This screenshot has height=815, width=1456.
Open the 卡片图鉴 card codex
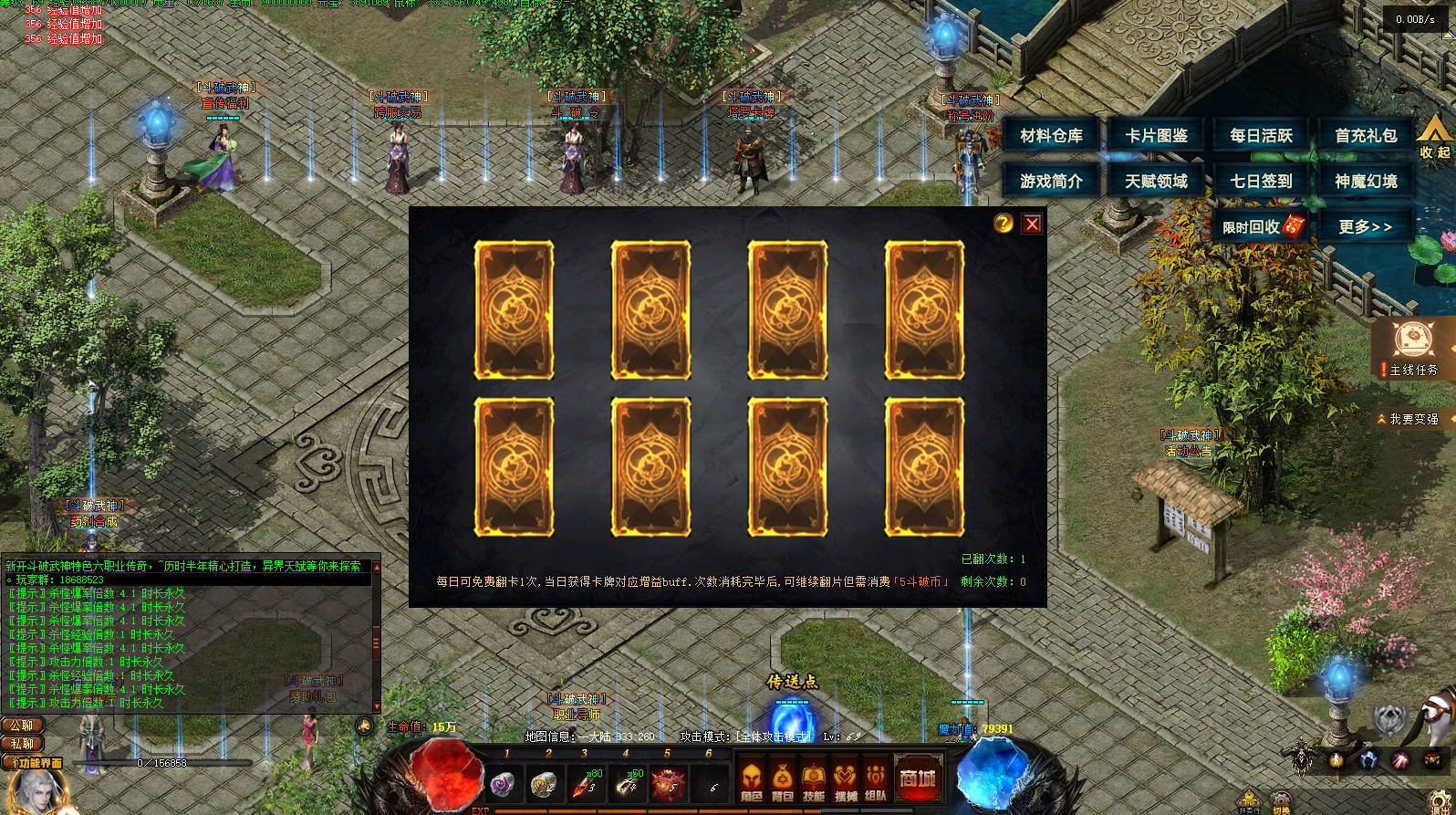(x=1156, y=136)
